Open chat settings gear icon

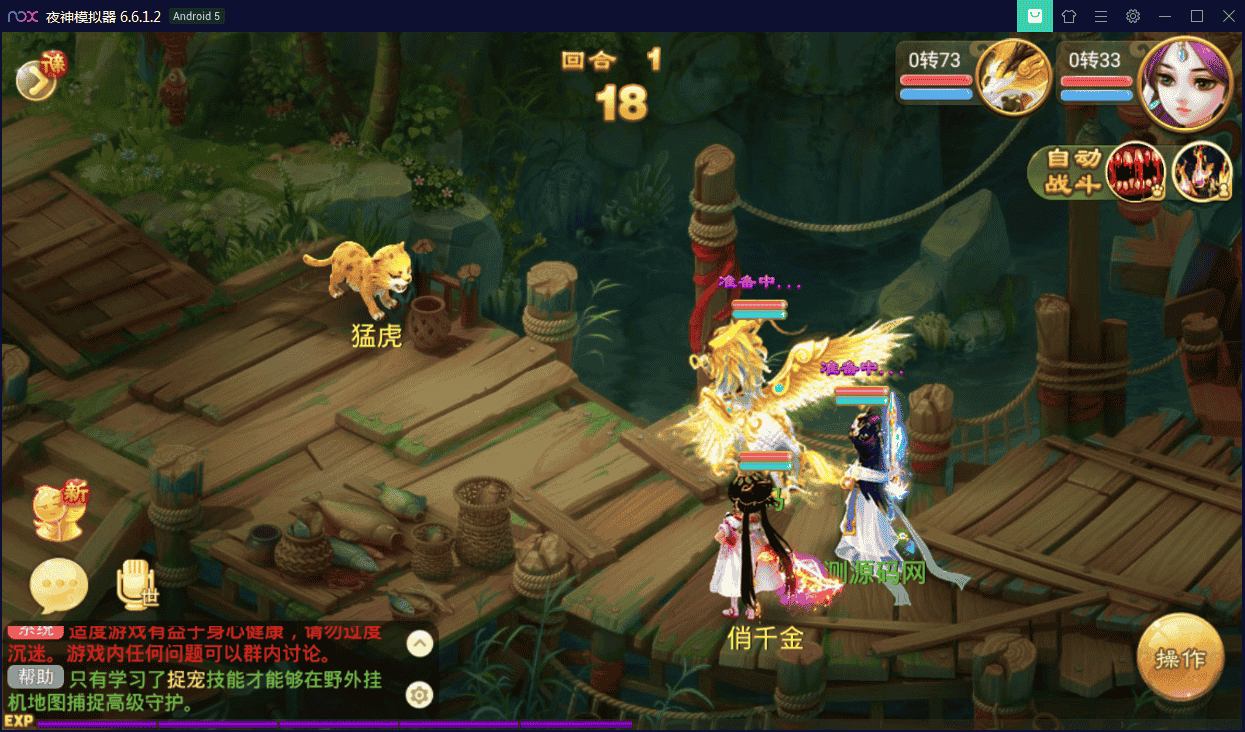[x=420, y=694]
